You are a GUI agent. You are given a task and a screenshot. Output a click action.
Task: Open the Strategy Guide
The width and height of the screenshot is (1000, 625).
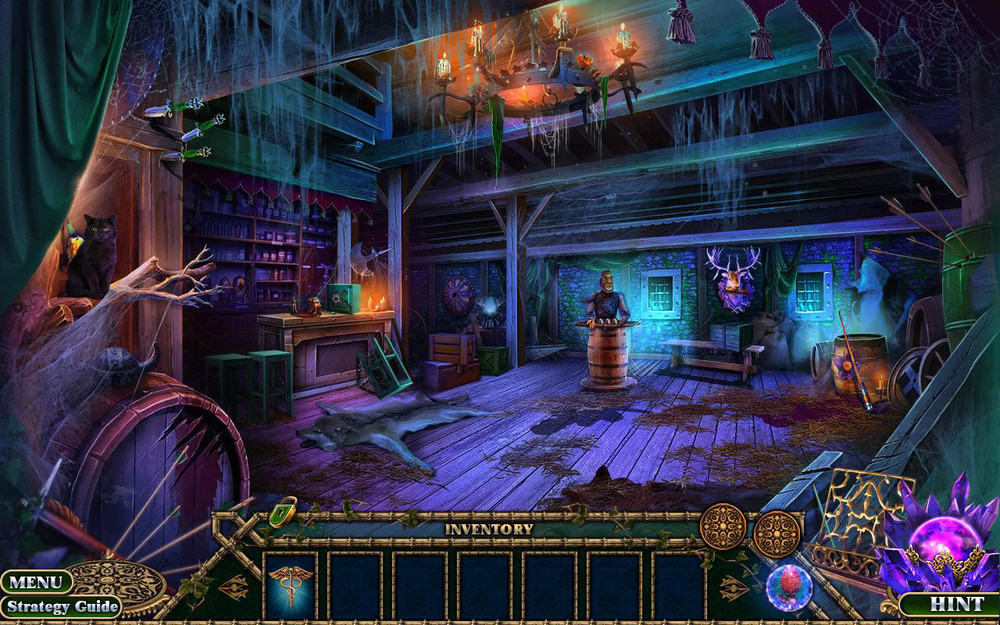(60, 606)
